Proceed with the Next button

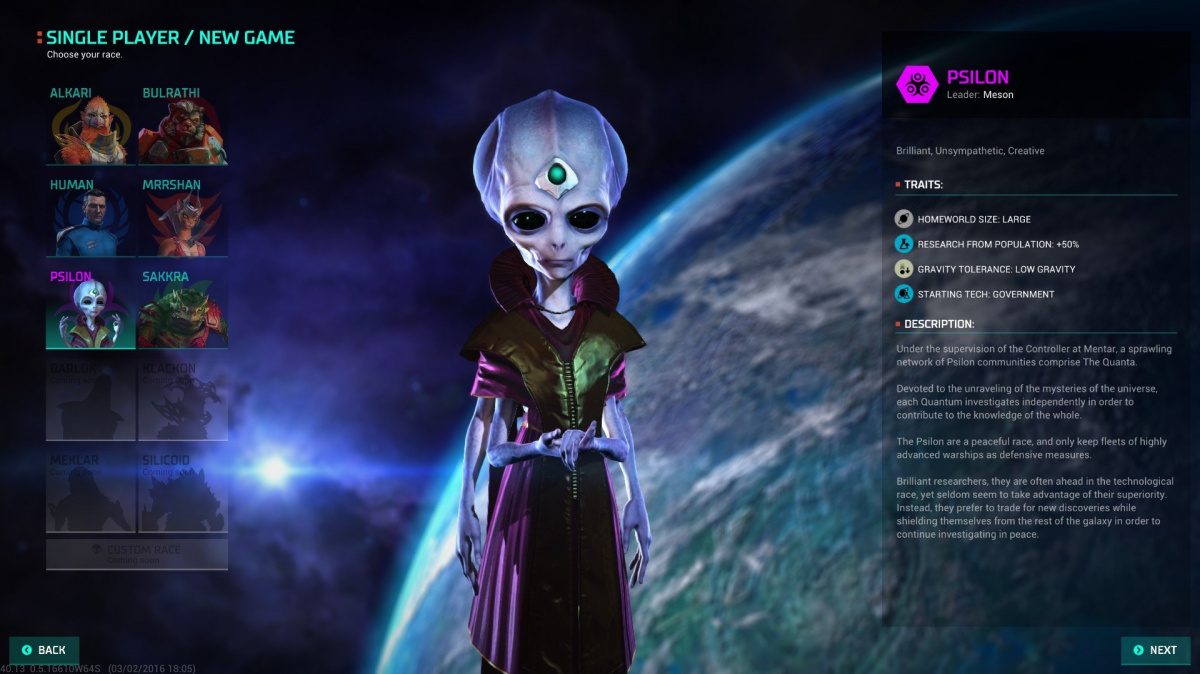pos(1155,650)
